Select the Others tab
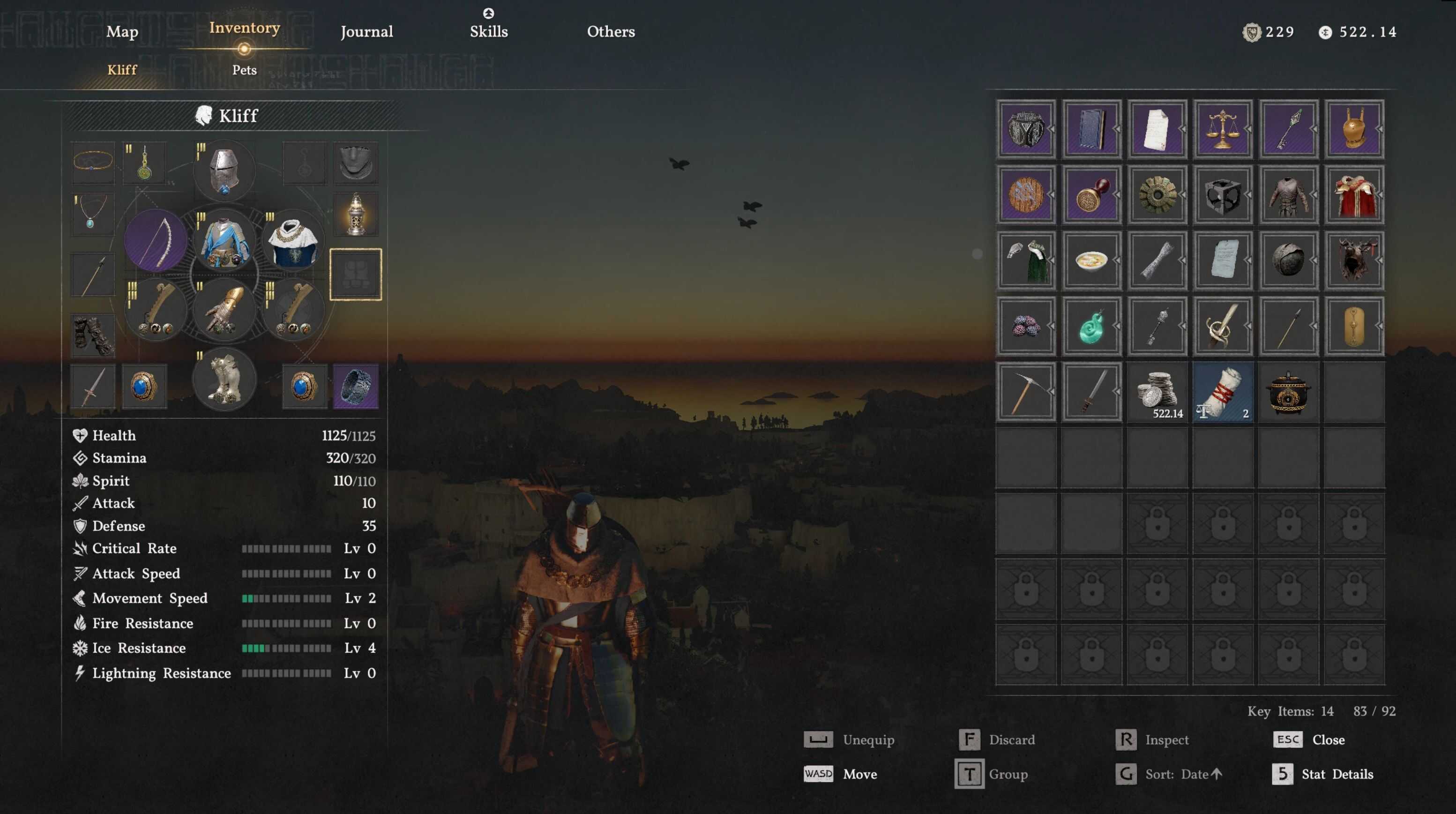This screenshot has height=814, width=1456. (611, 32)
